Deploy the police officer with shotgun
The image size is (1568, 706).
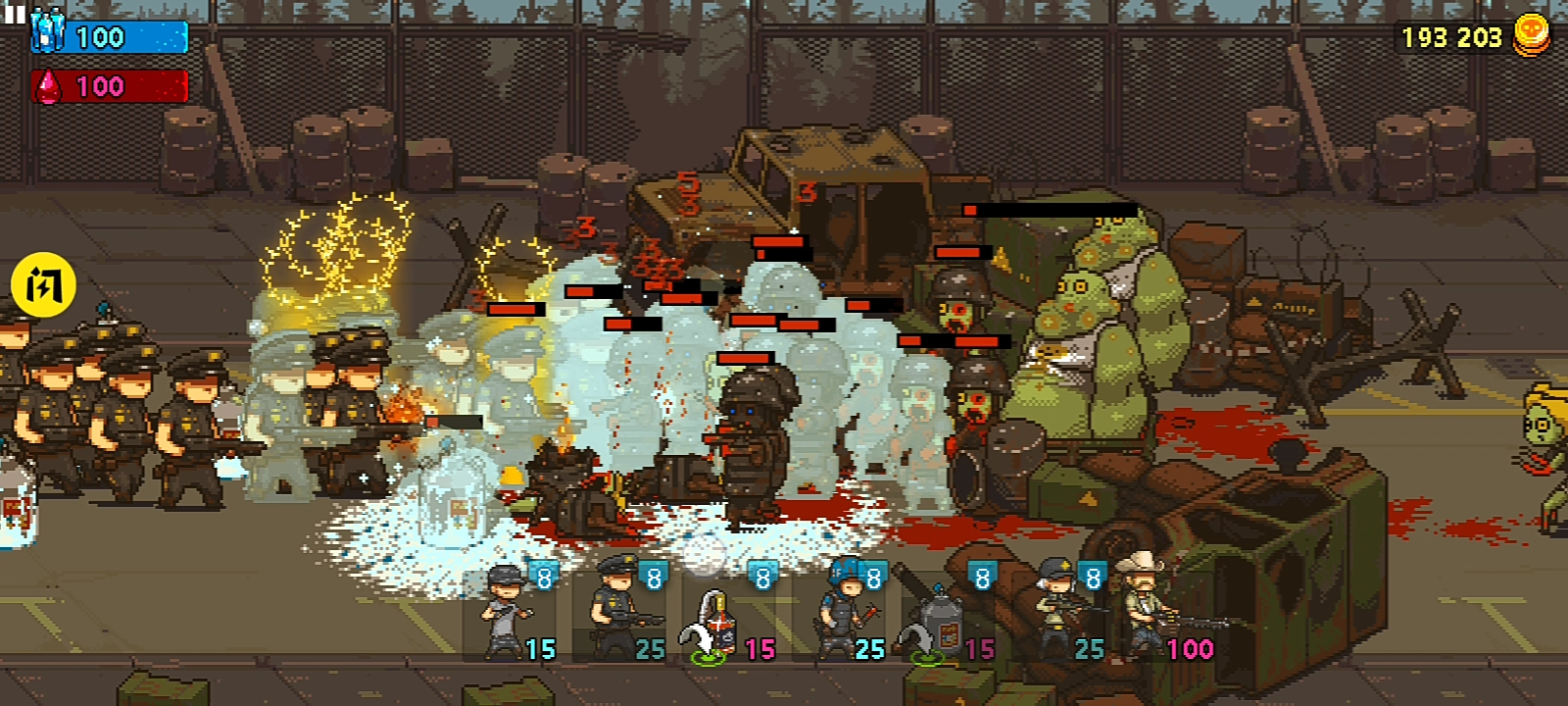tap(619, 613)
